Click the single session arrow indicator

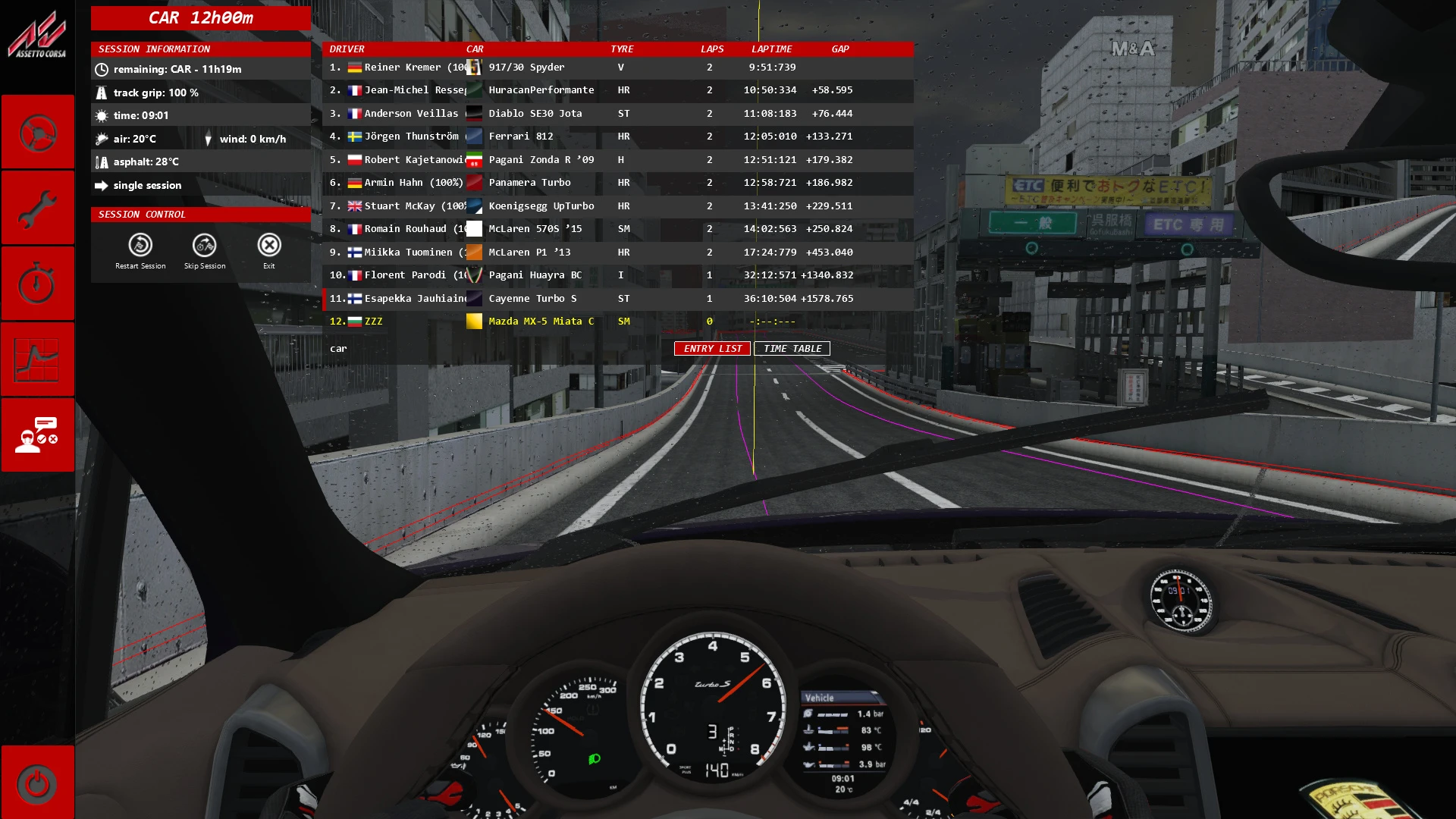coord(102,185)
